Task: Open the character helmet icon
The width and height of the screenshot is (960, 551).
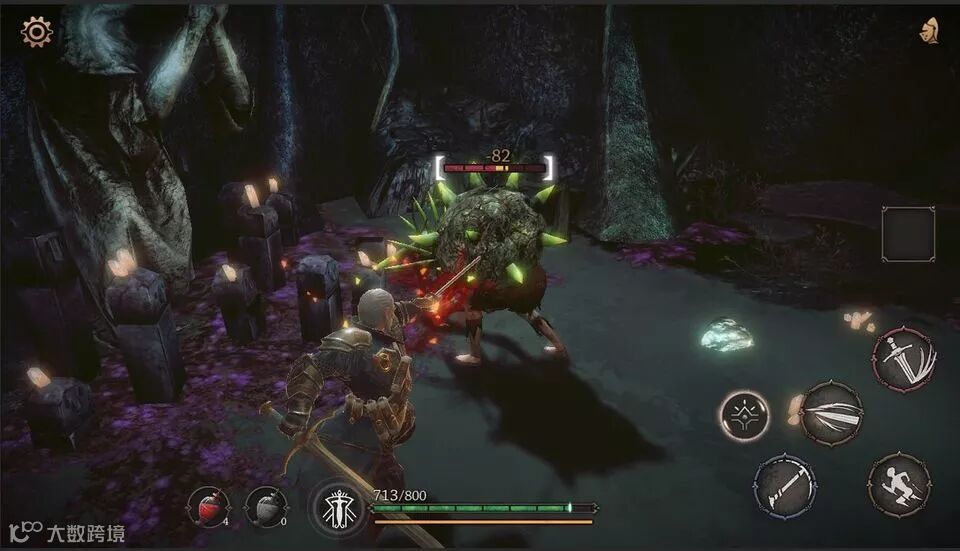Action: (929, 31)
